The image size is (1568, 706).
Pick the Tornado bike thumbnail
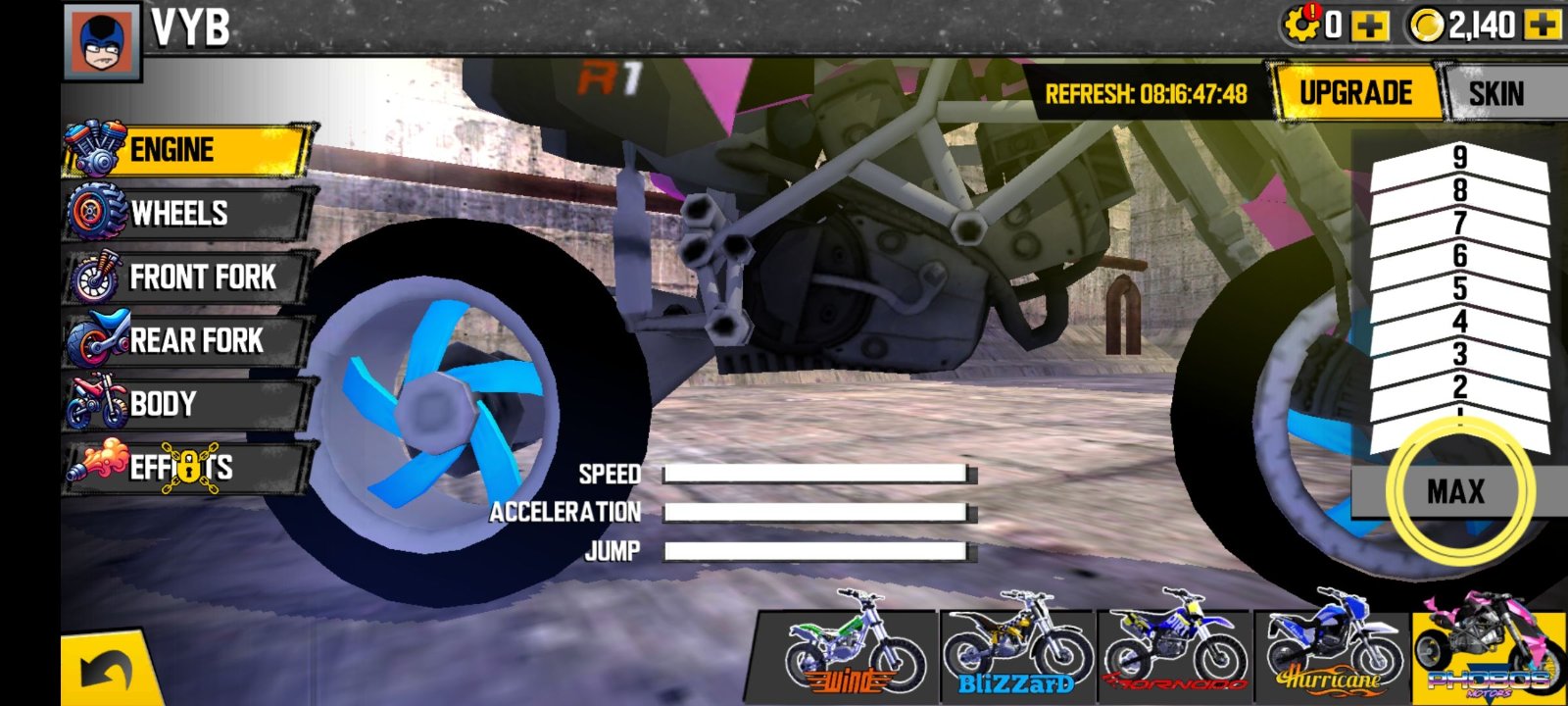(1173, 645)
